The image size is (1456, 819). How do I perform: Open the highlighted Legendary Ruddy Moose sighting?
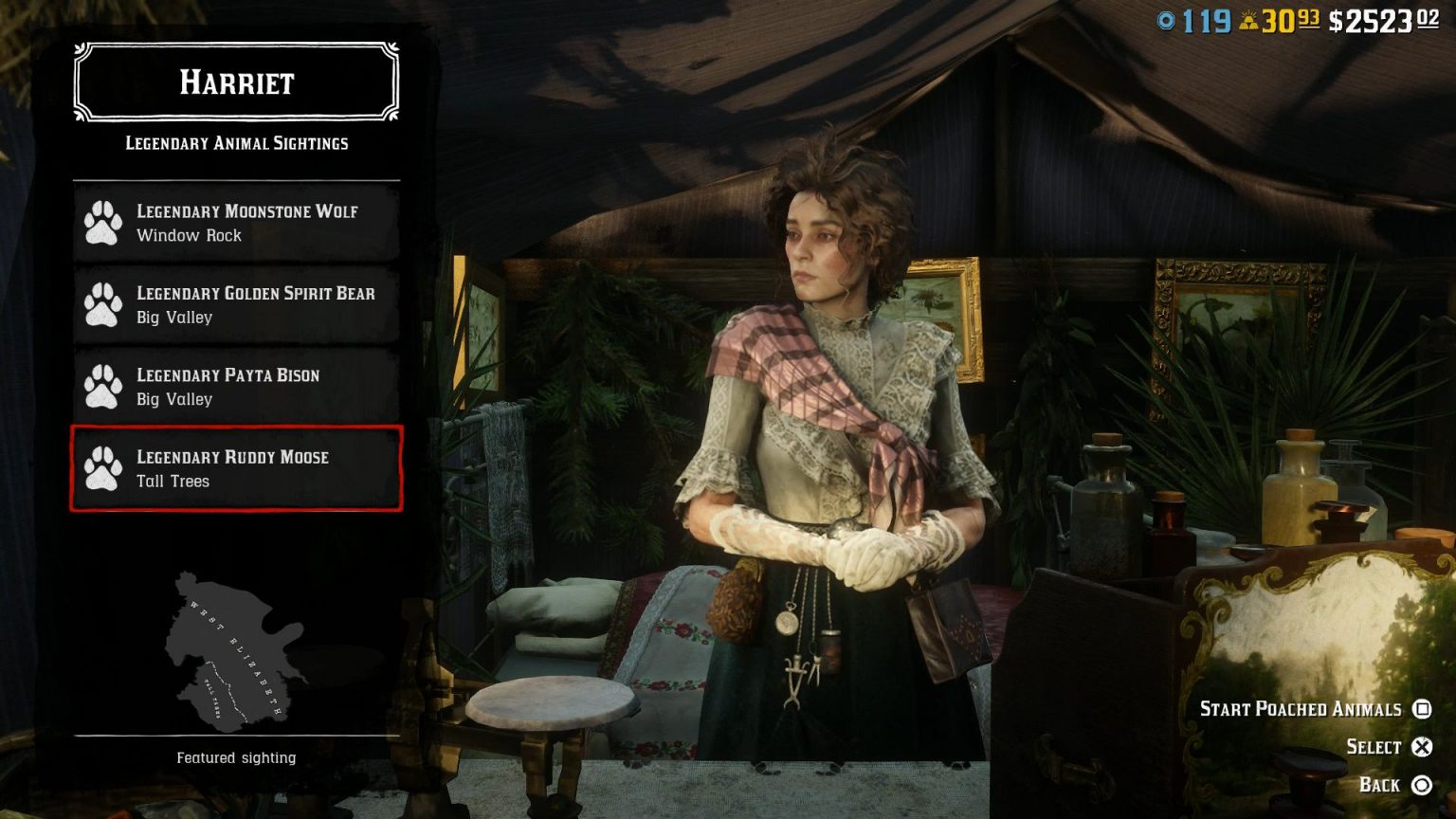coord(237,468)
